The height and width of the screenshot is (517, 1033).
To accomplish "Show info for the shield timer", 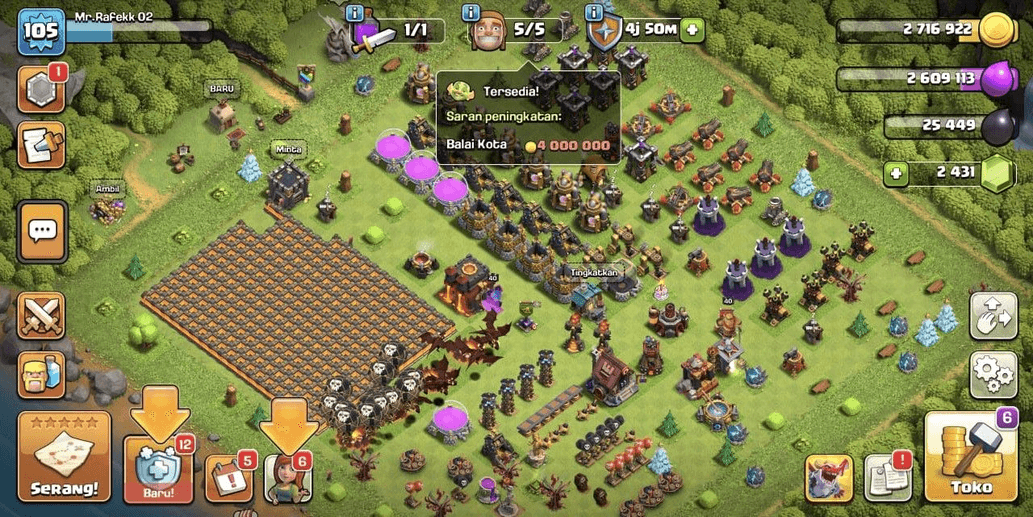I will coord(594,12).
